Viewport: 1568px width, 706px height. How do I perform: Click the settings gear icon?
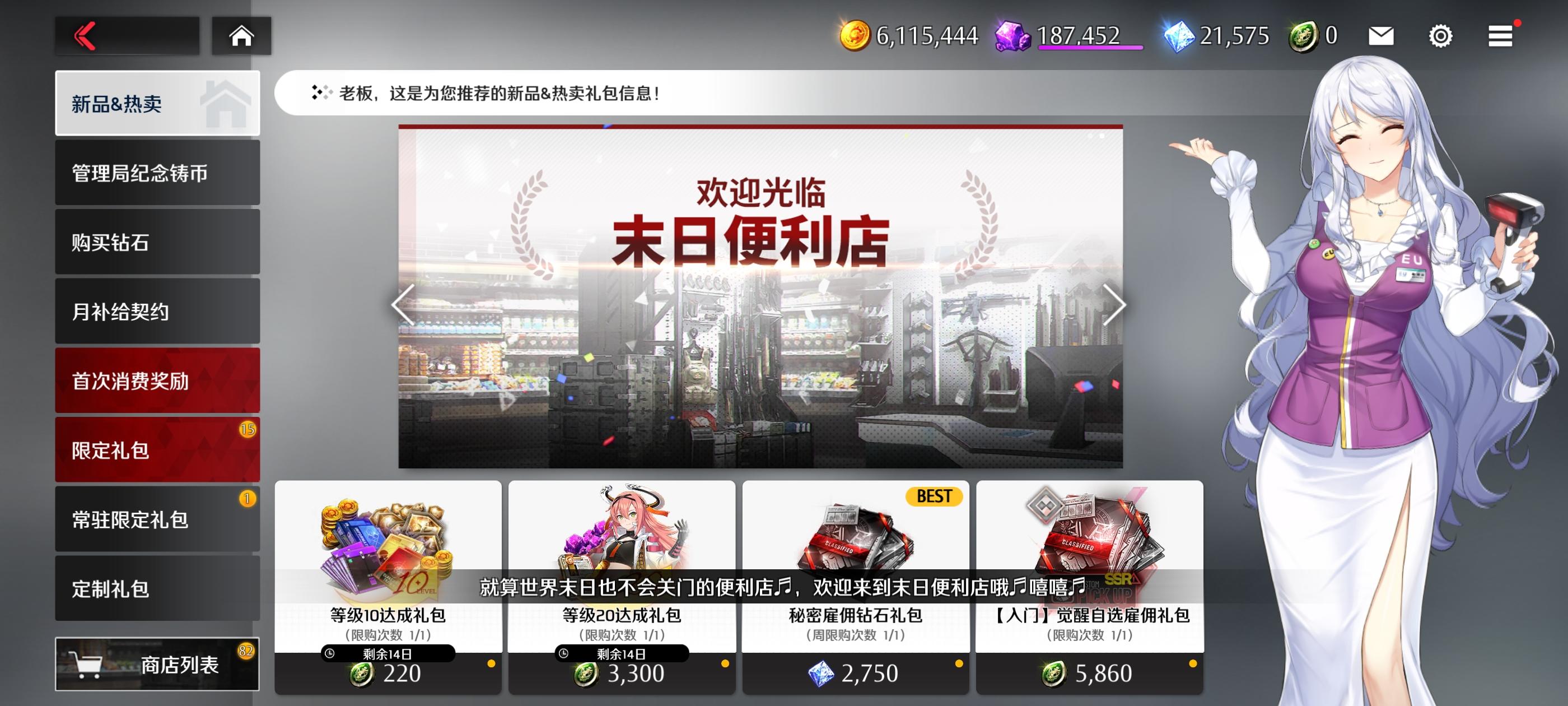point(1441,35)
